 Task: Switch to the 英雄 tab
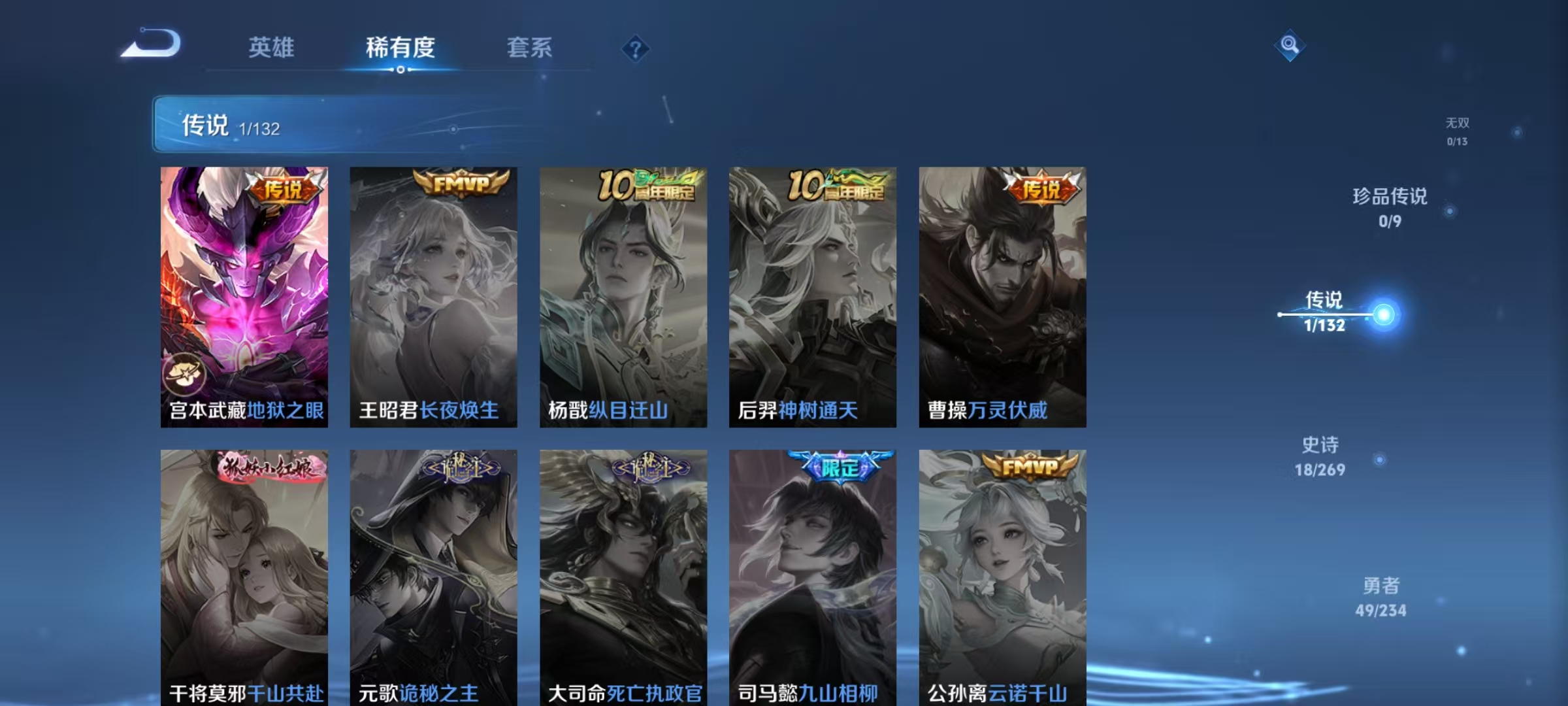272,48
